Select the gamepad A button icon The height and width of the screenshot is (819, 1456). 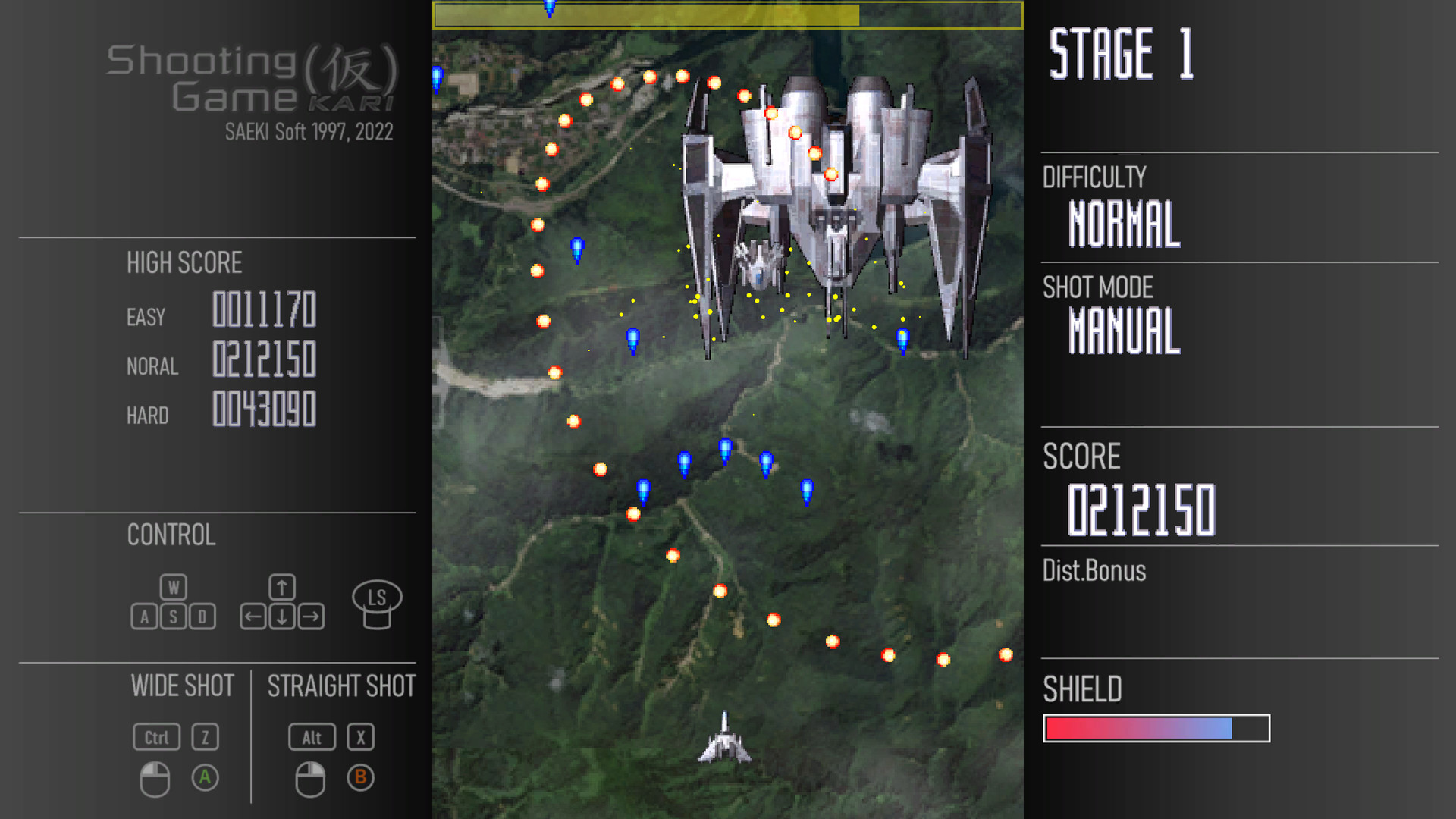[x=205, y=777]
